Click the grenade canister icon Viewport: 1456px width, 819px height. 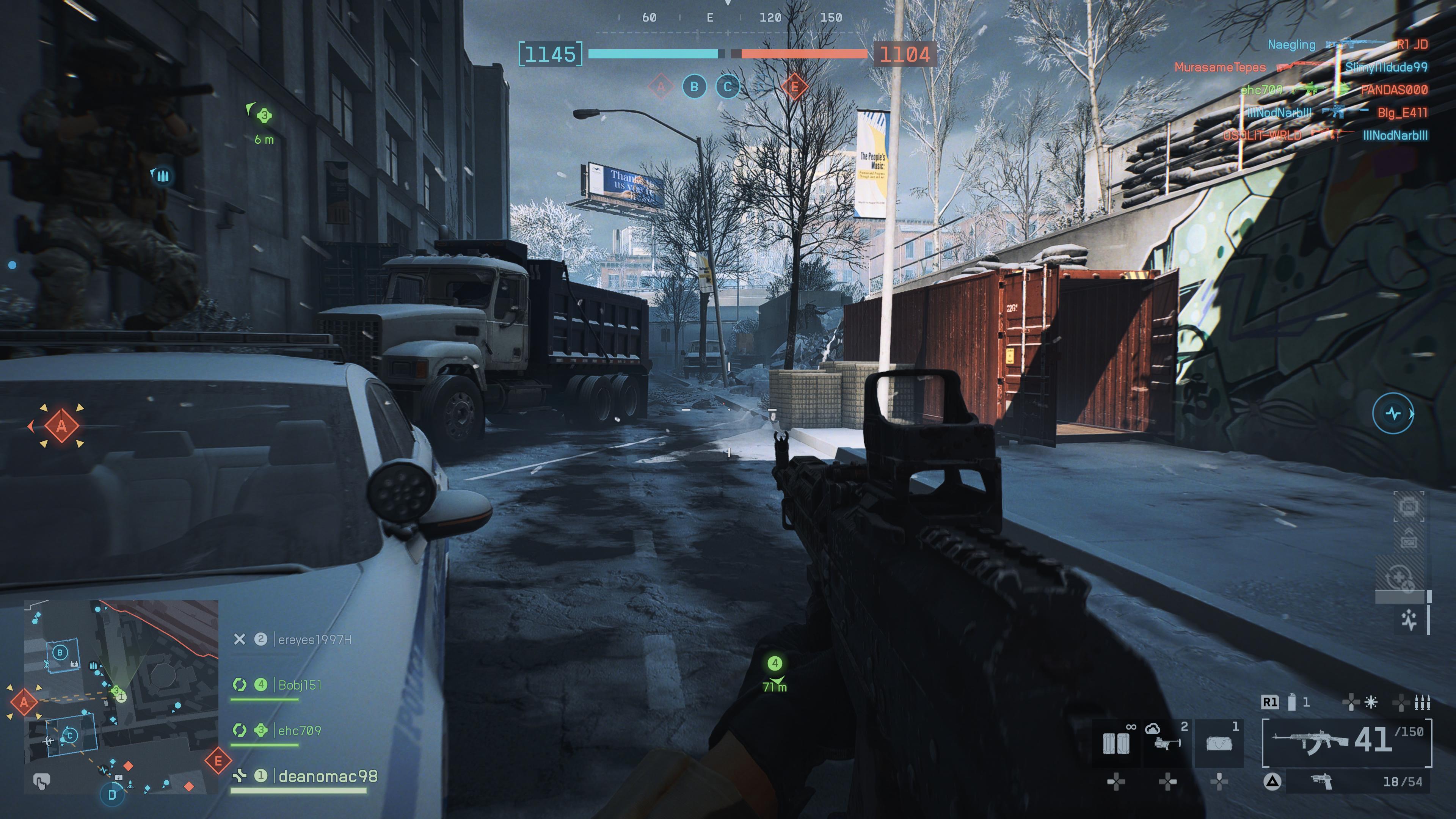click(1292, 702)
